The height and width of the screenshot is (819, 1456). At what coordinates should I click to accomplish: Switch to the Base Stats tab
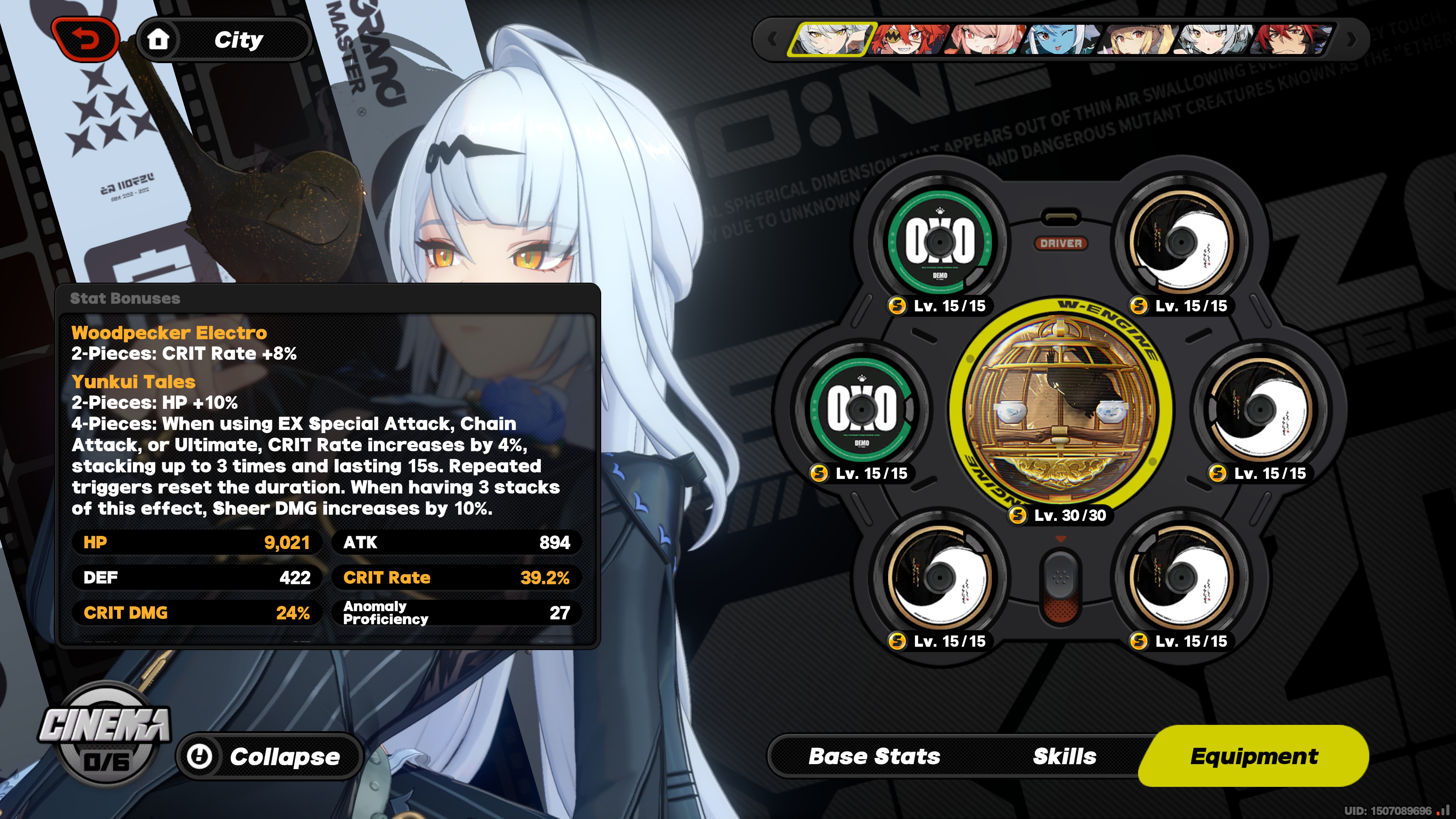pyautogui.click(x=874, y=756)
